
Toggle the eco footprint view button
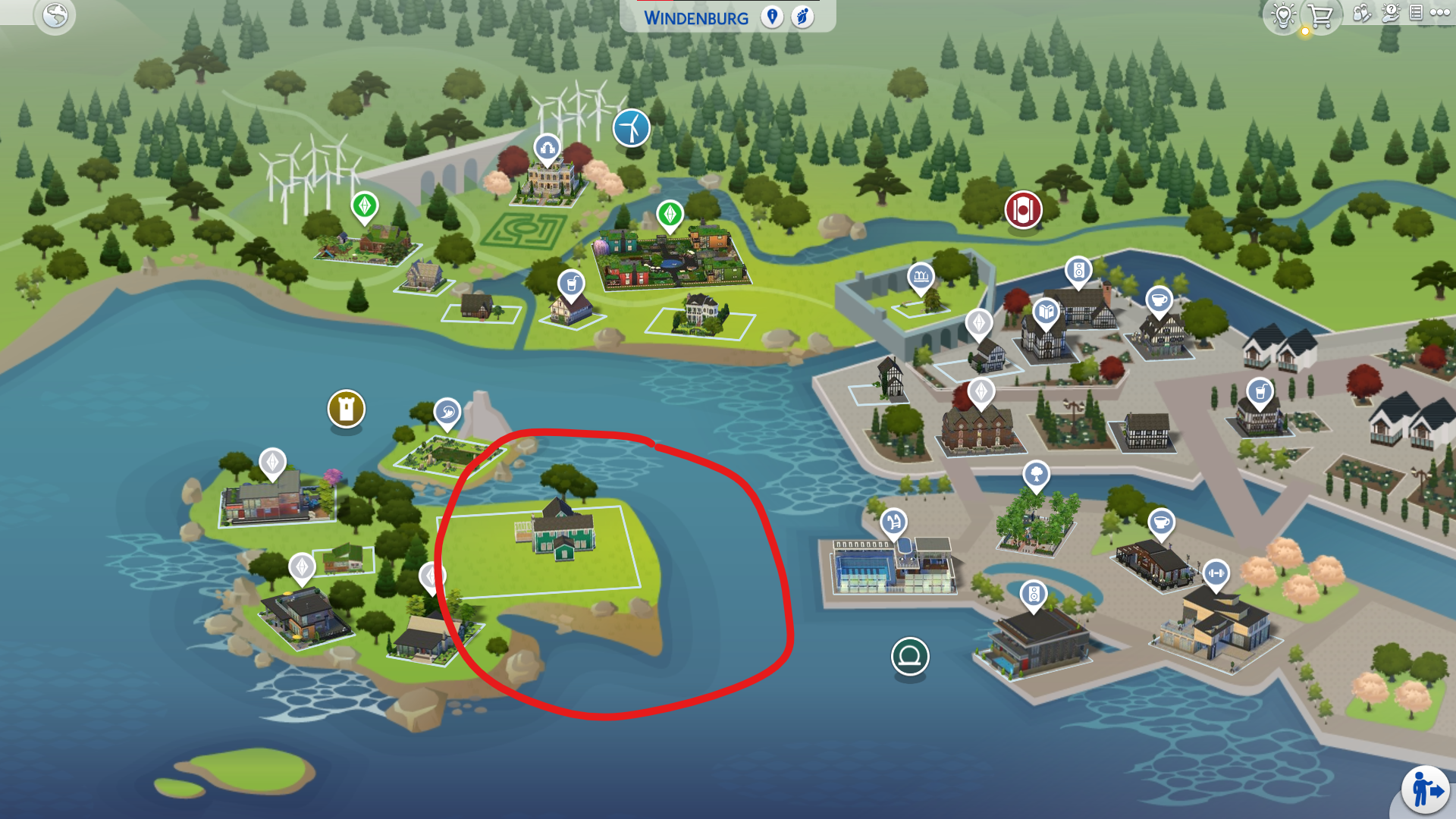(x=802, y=17)
